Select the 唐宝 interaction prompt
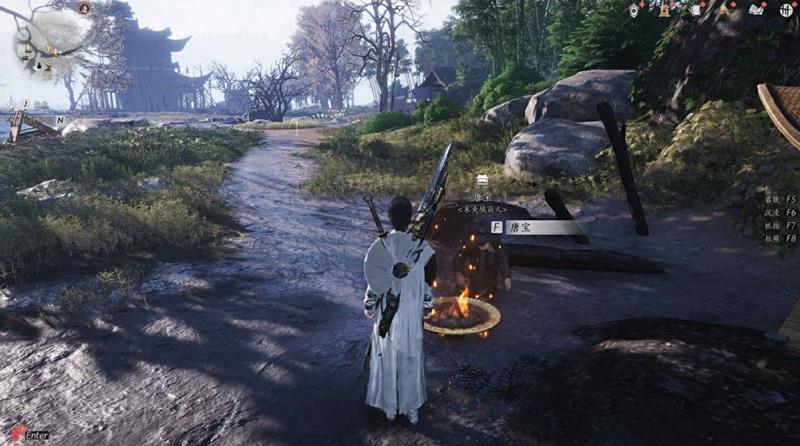 coord(535,227)
